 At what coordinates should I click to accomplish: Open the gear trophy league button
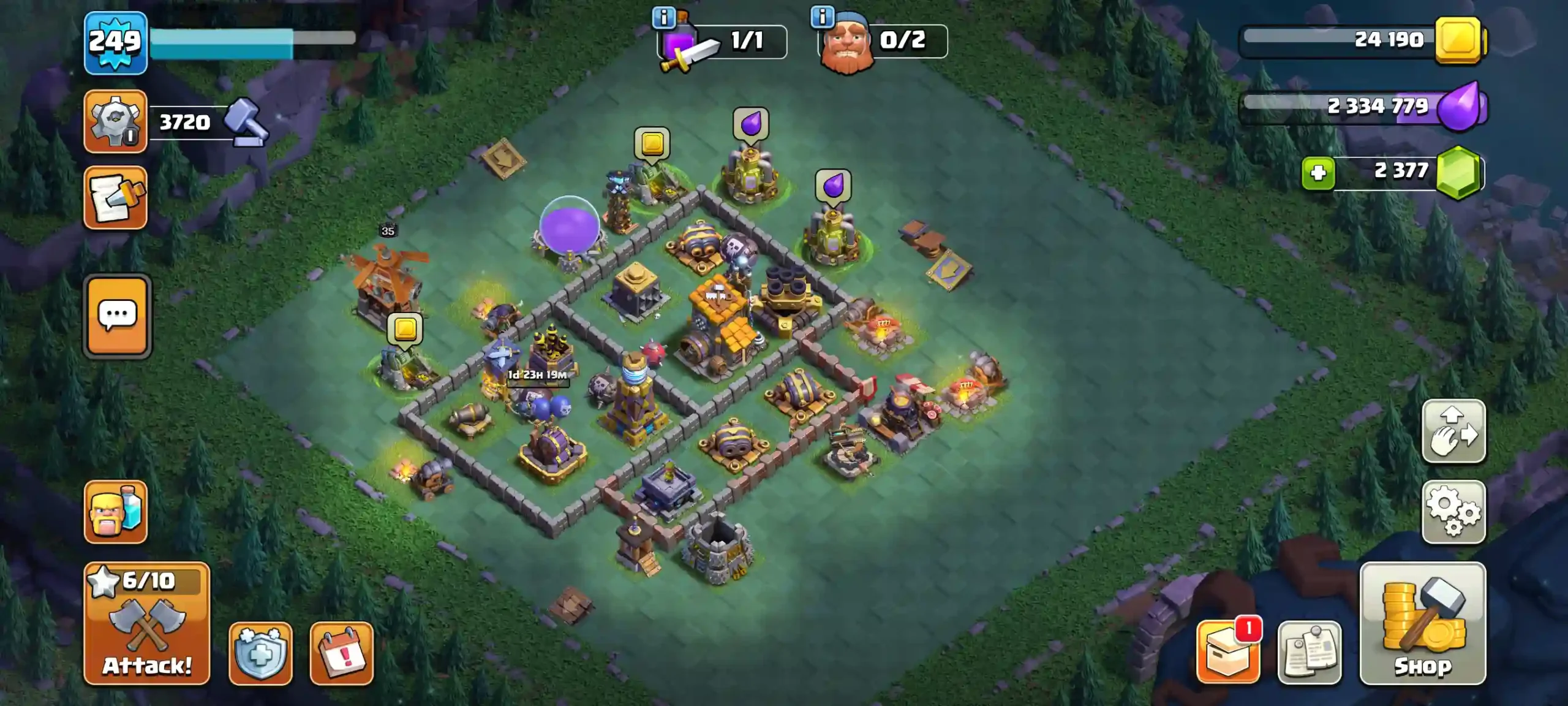point(115,121)
